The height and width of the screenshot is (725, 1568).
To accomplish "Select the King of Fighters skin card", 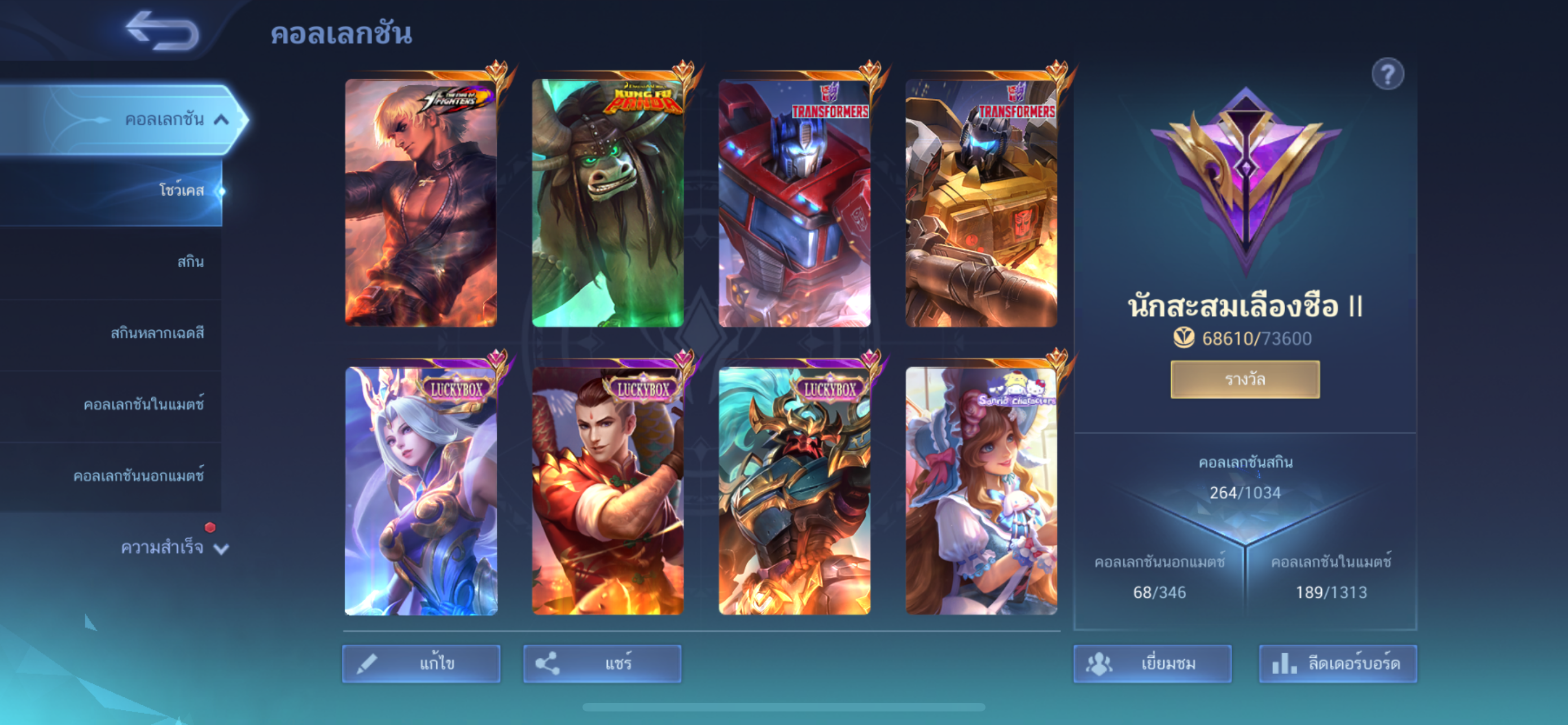I will tap(421, 203).
